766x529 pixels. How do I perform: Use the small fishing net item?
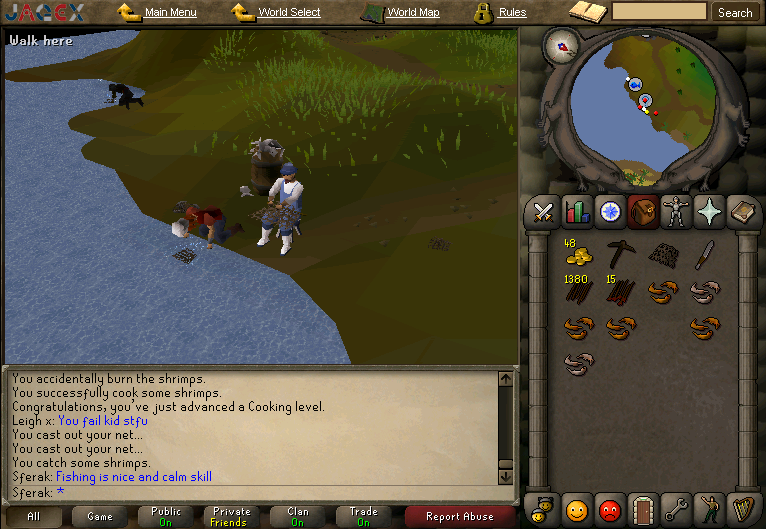tap(662, 255)
